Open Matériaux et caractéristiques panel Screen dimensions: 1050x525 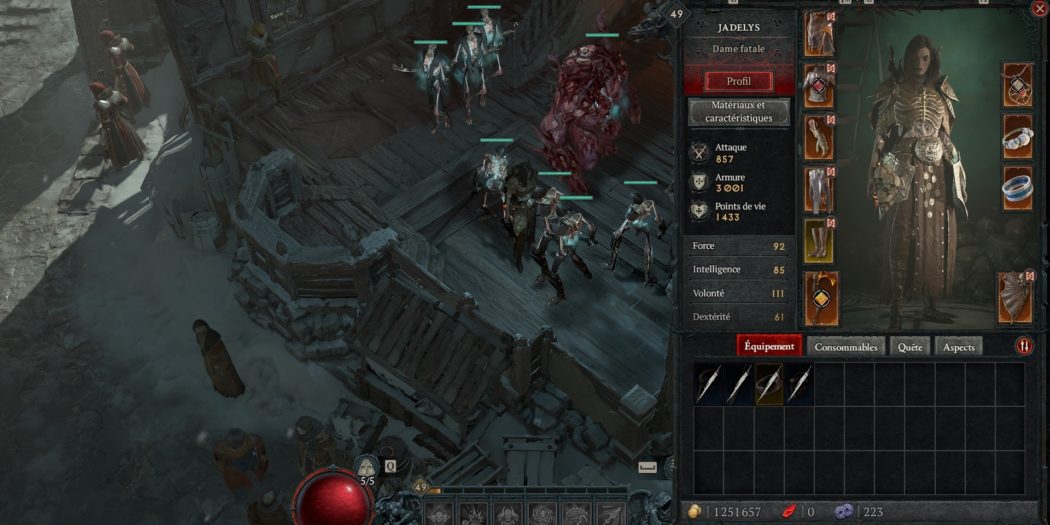pos(738,112)
